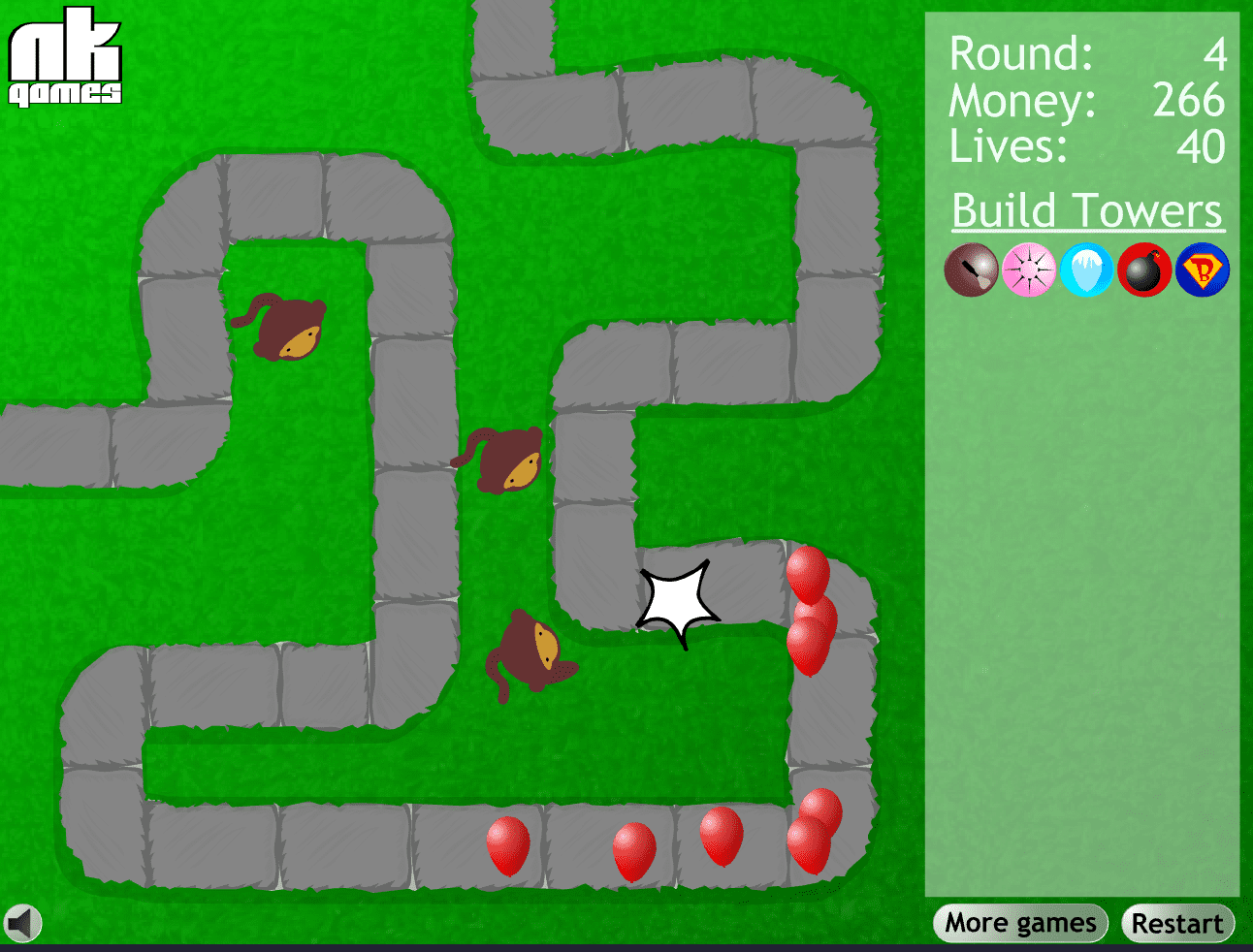Select the Dart Monkey tower icon
The image size is (1253, 952).
tap(971, 270)
